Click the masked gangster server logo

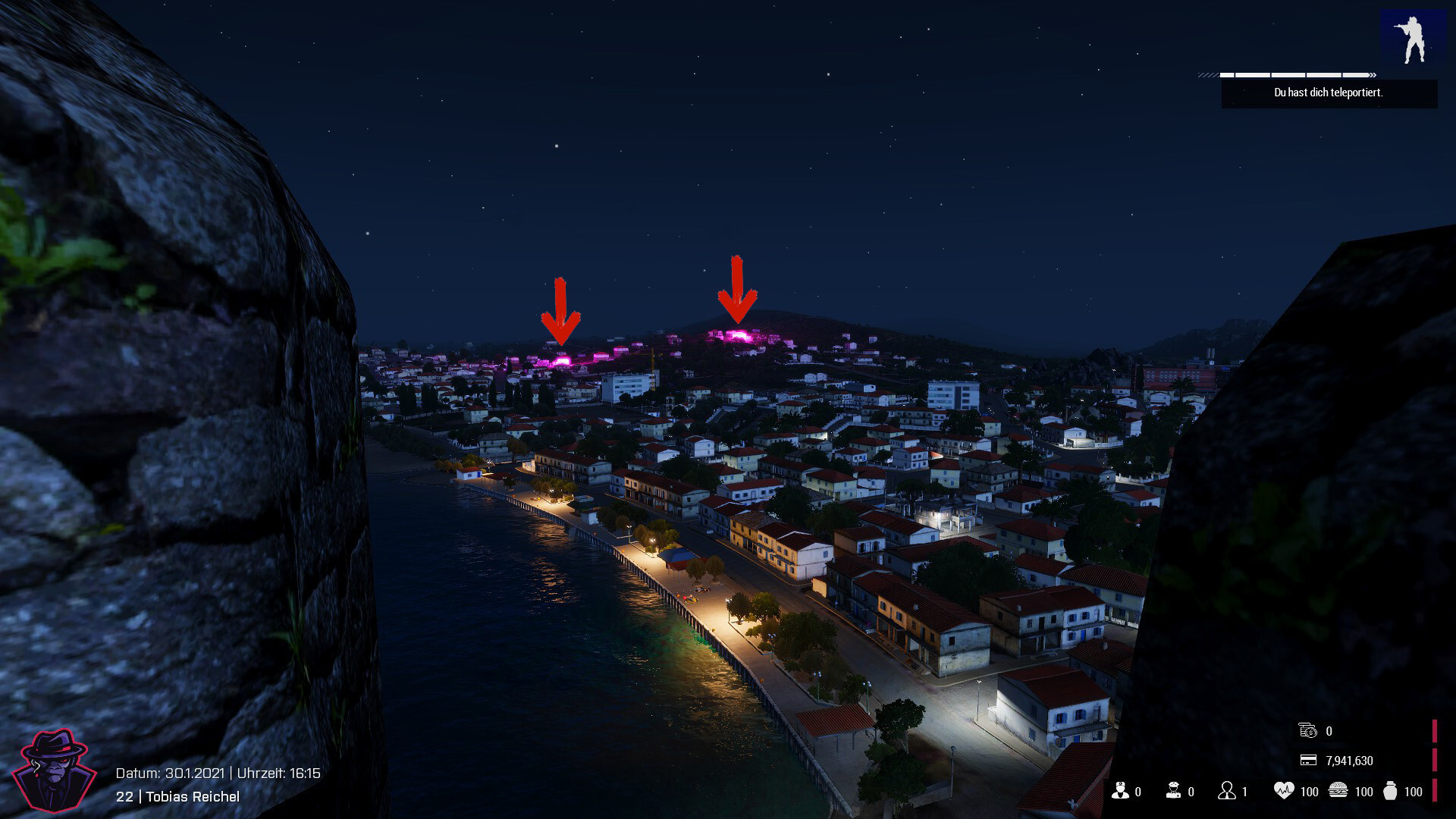pos(54,770)
